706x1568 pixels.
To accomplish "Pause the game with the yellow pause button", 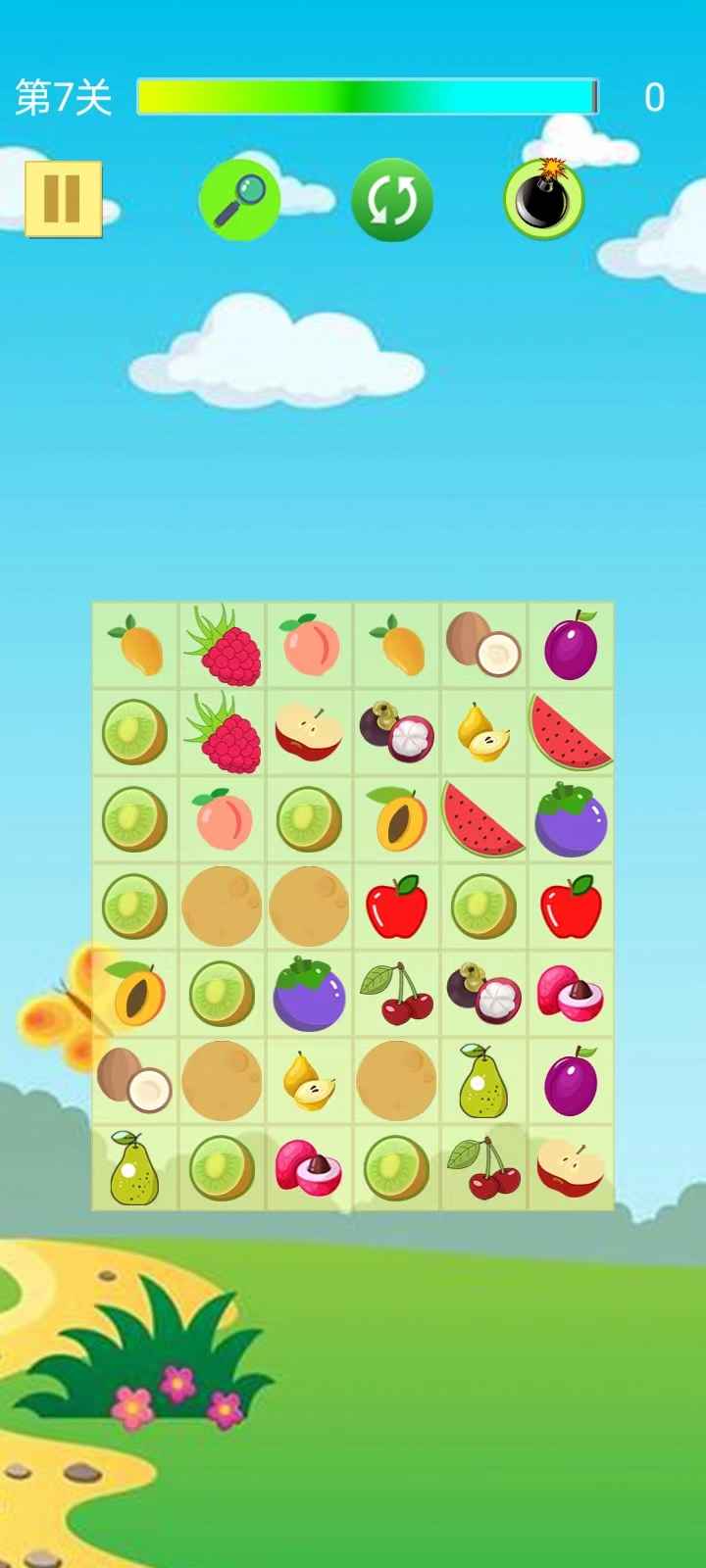I will [x=63, y=199].
